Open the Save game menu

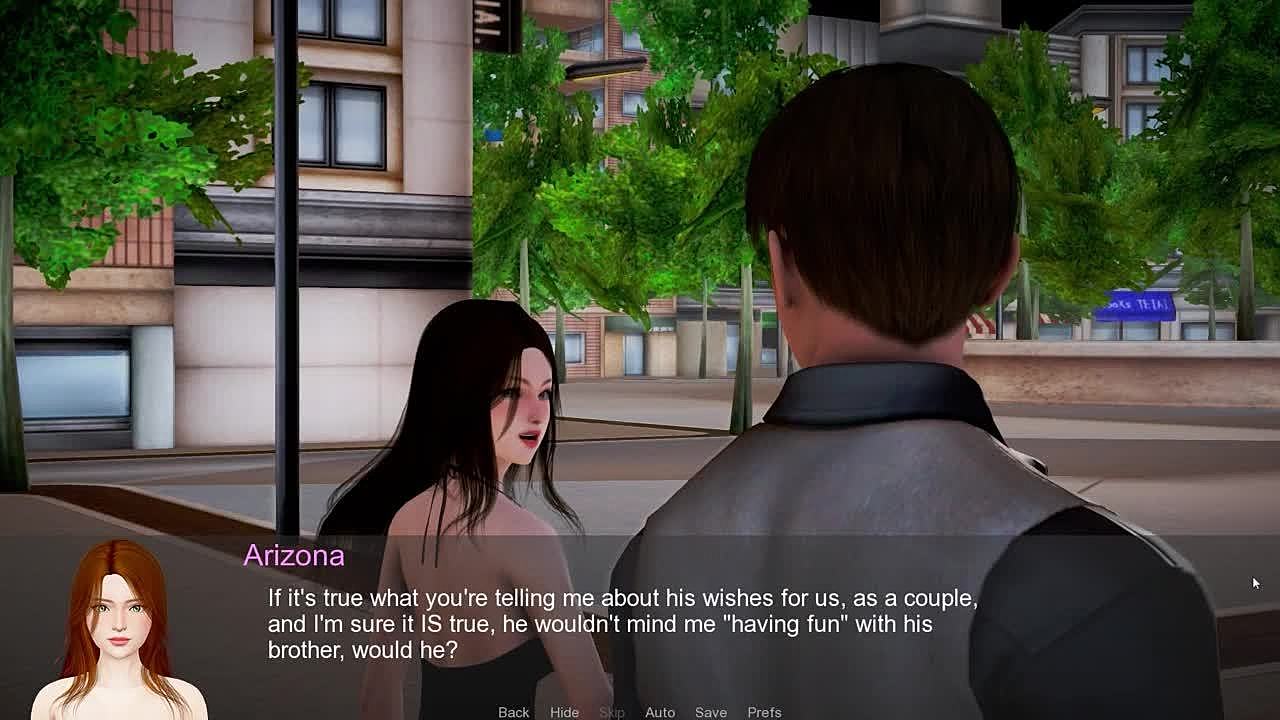[711, 712]
